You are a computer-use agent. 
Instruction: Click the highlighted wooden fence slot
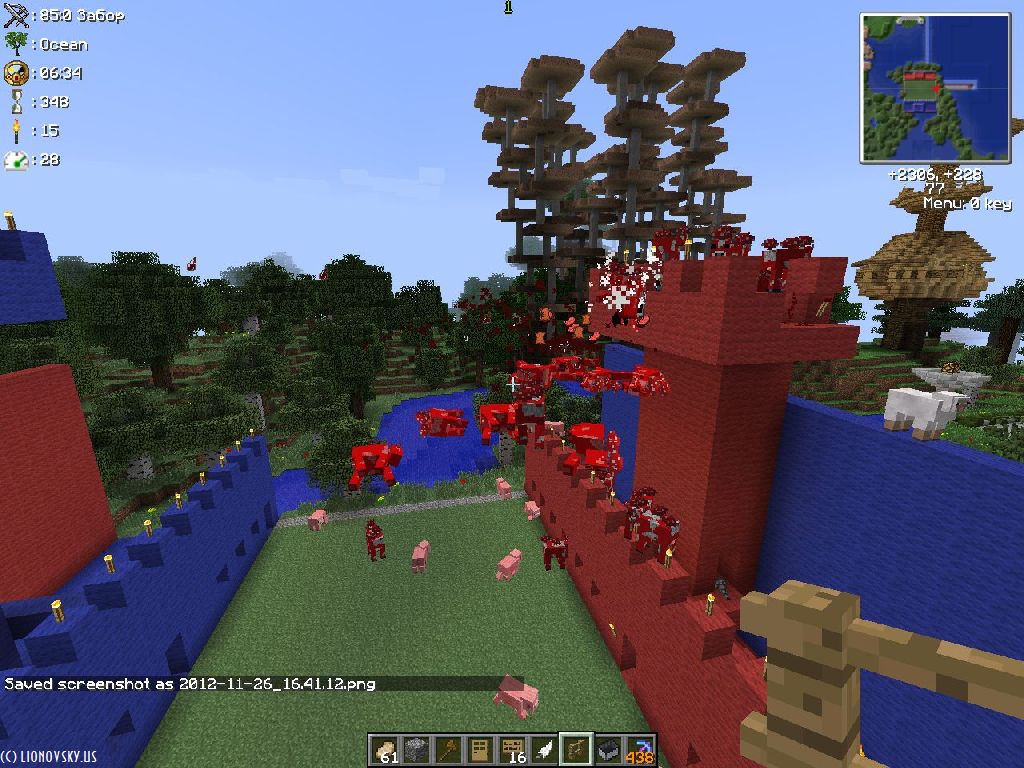[575, 748]
